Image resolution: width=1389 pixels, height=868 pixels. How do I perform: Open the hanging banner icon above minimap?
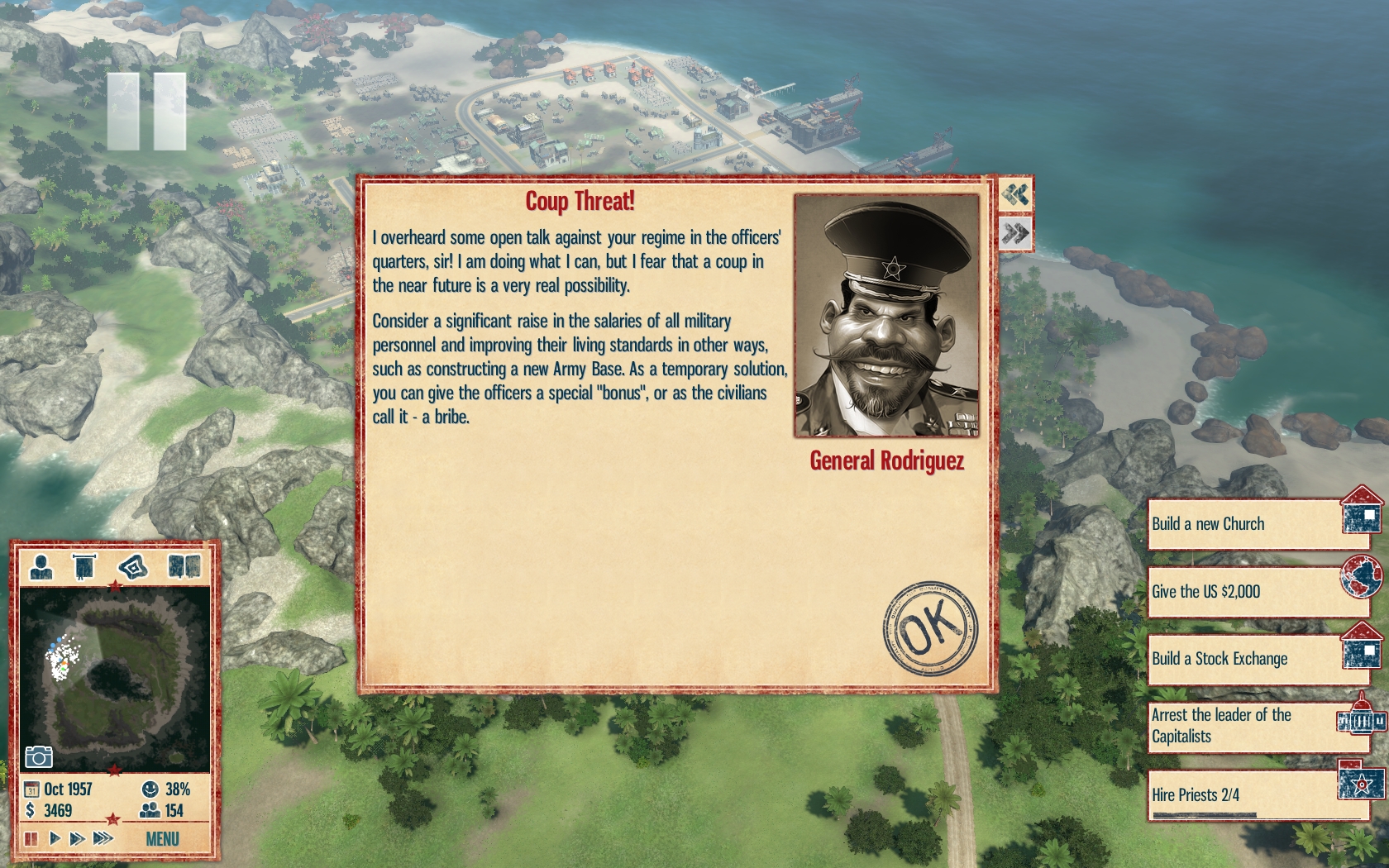pyautogui.click(x=84, y=567)
